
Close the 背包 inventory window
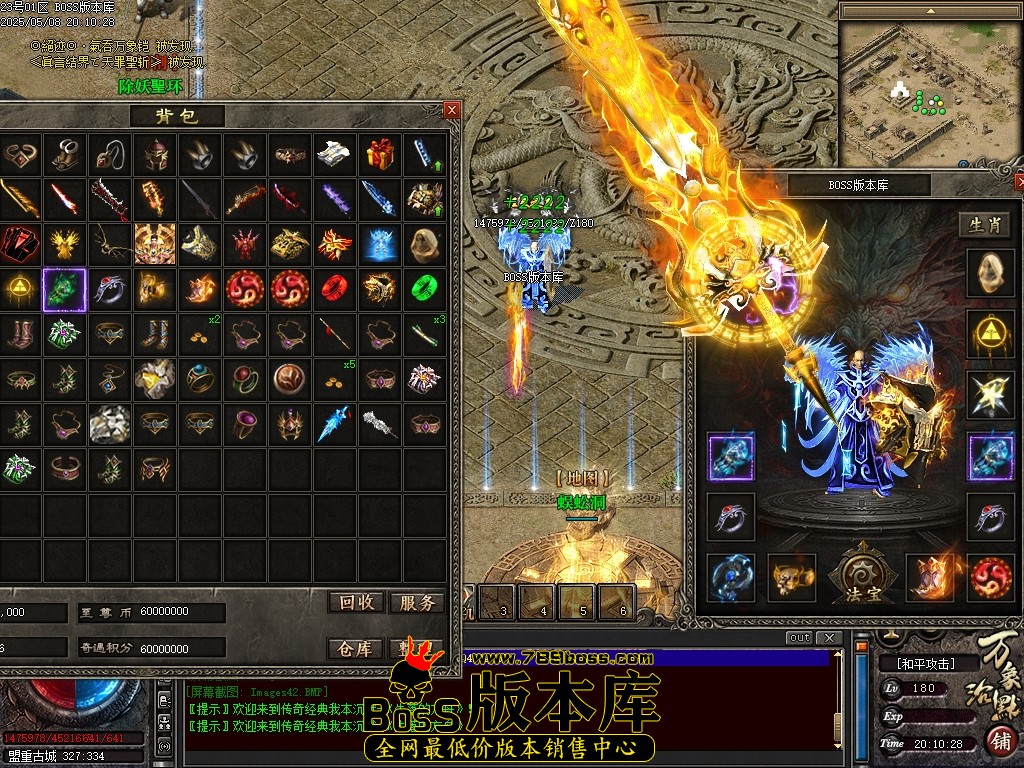[x=452, y=110]
